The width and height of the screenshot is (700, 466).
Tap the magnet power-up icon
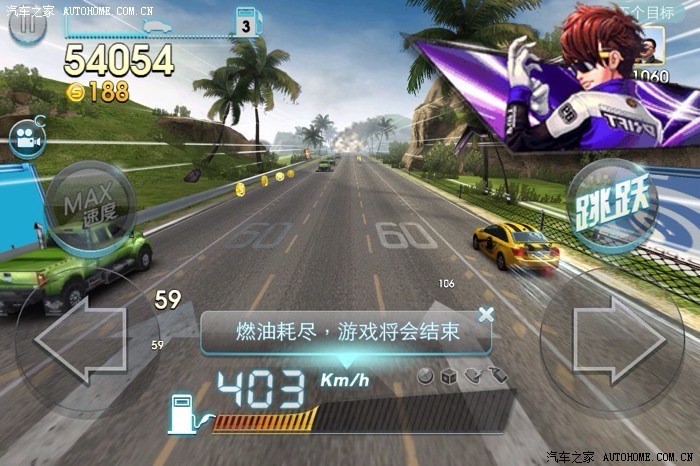pos(473,376)
